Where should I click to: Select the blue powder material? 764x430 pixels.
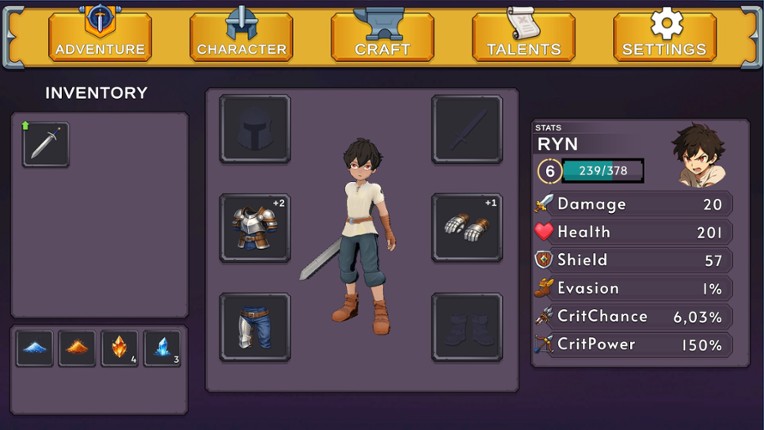34,349
